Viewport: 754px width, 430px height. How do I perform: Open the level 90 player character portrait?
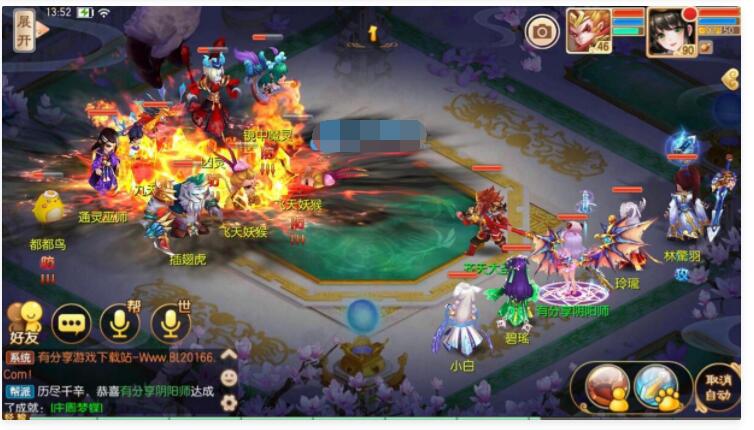(x=670, y=30)
